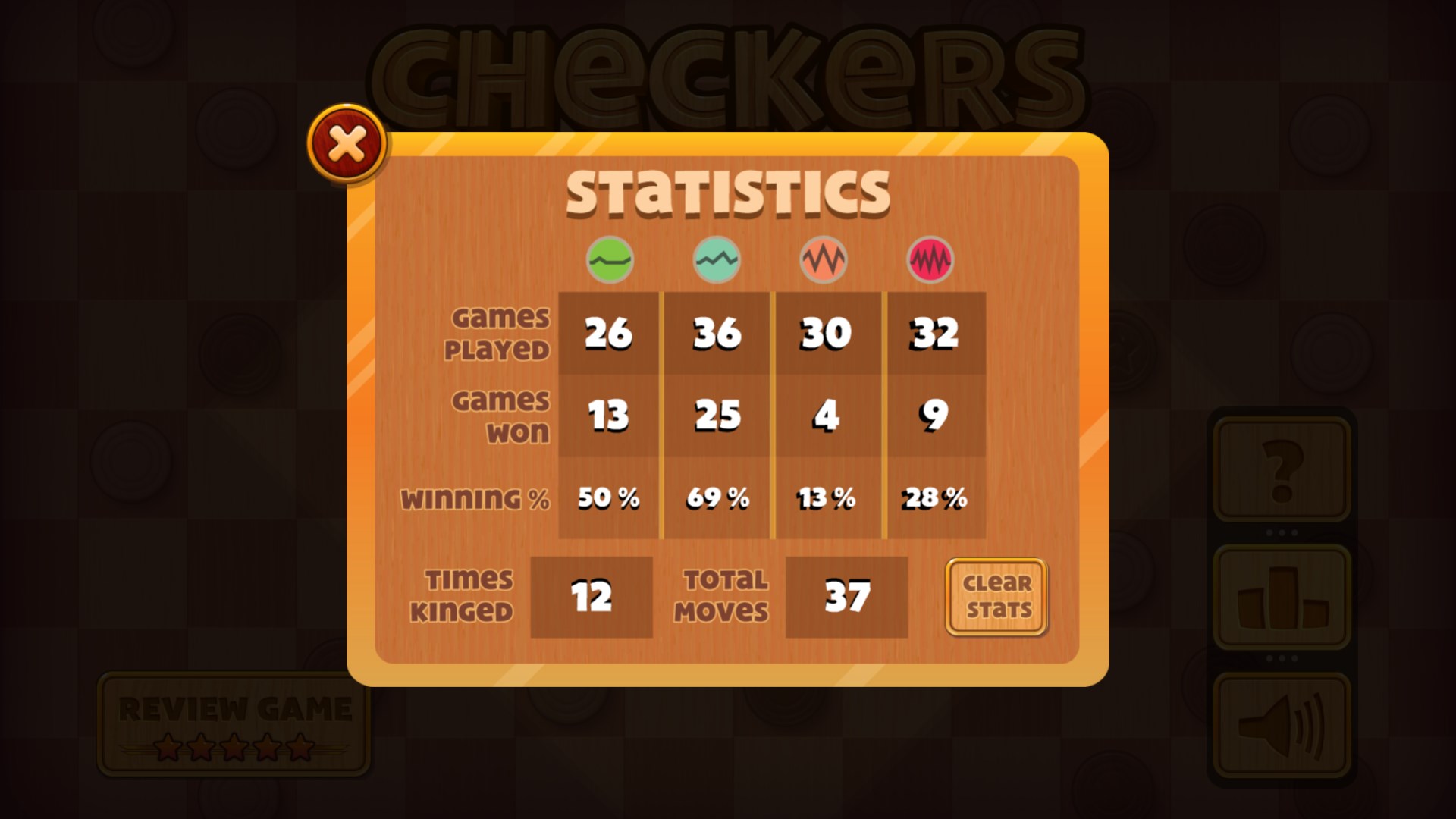1456x819 pixels.
Task: Click the Games Played cell showing 32
Action: coord(937,332)
